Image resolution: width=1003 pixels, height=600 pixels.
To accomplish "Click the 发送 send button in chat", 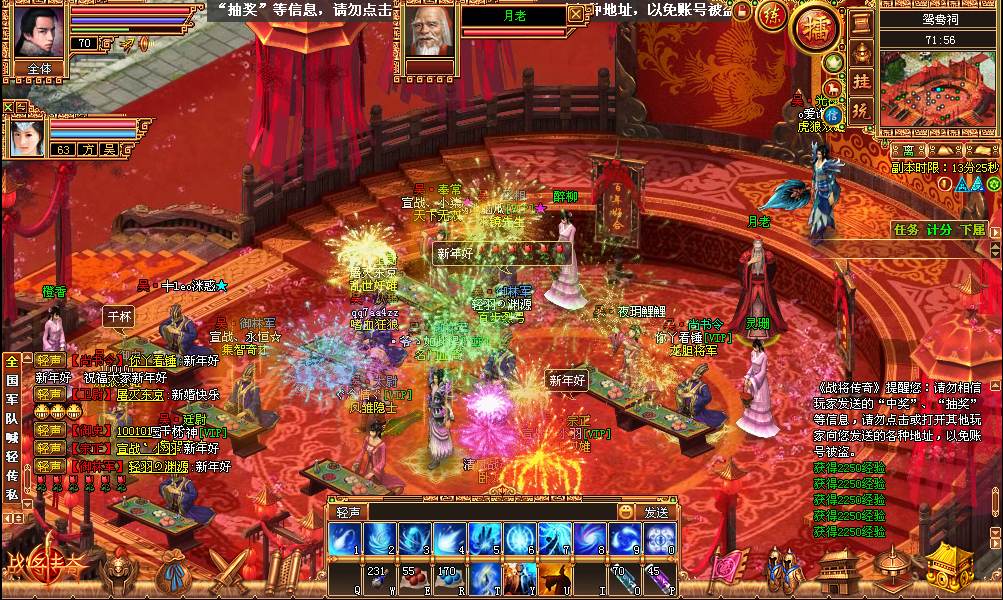I will (x=656, y=512).
